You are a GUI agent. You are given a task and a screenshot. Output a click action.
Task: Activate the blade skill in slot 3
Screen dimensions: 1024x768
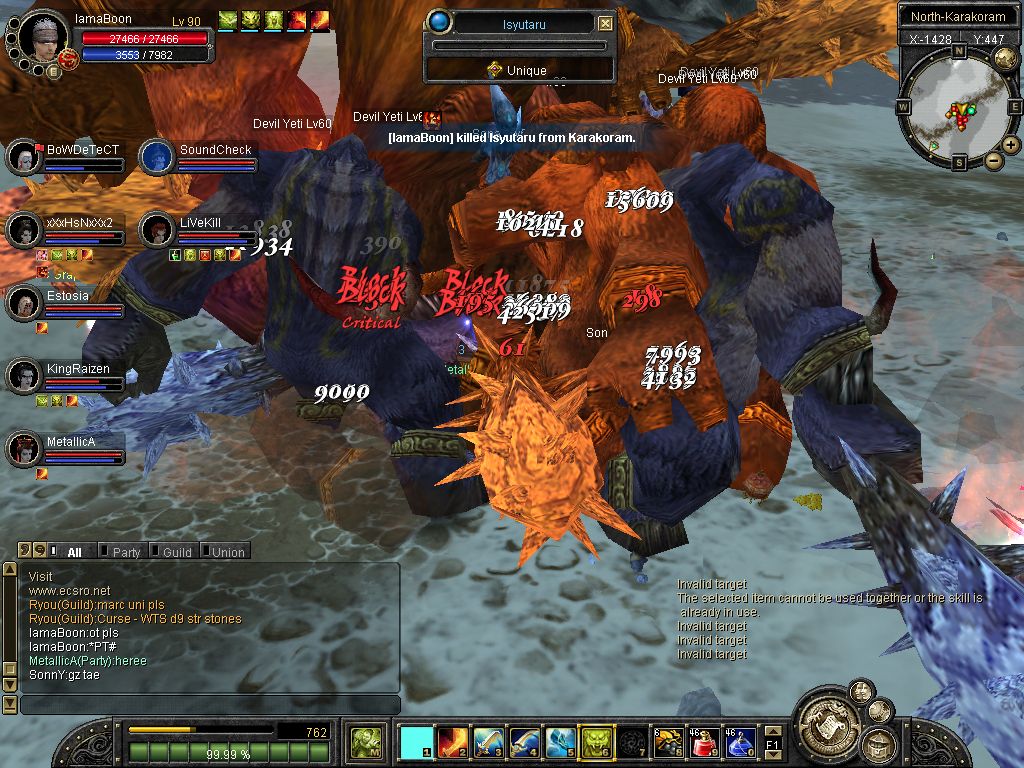point(489,743)
